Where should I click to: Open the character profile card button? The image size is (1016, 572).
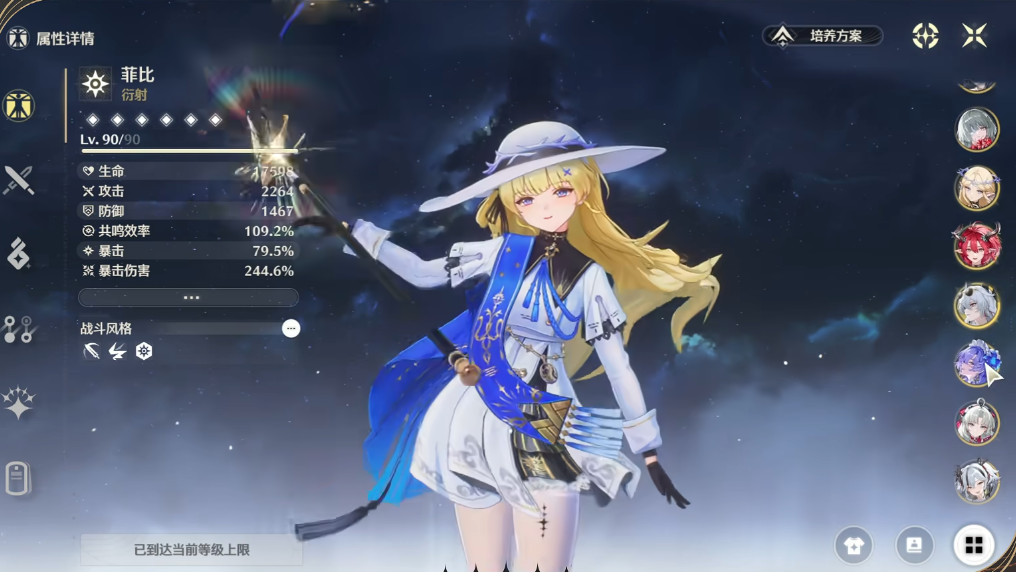[x=914, y=545]
